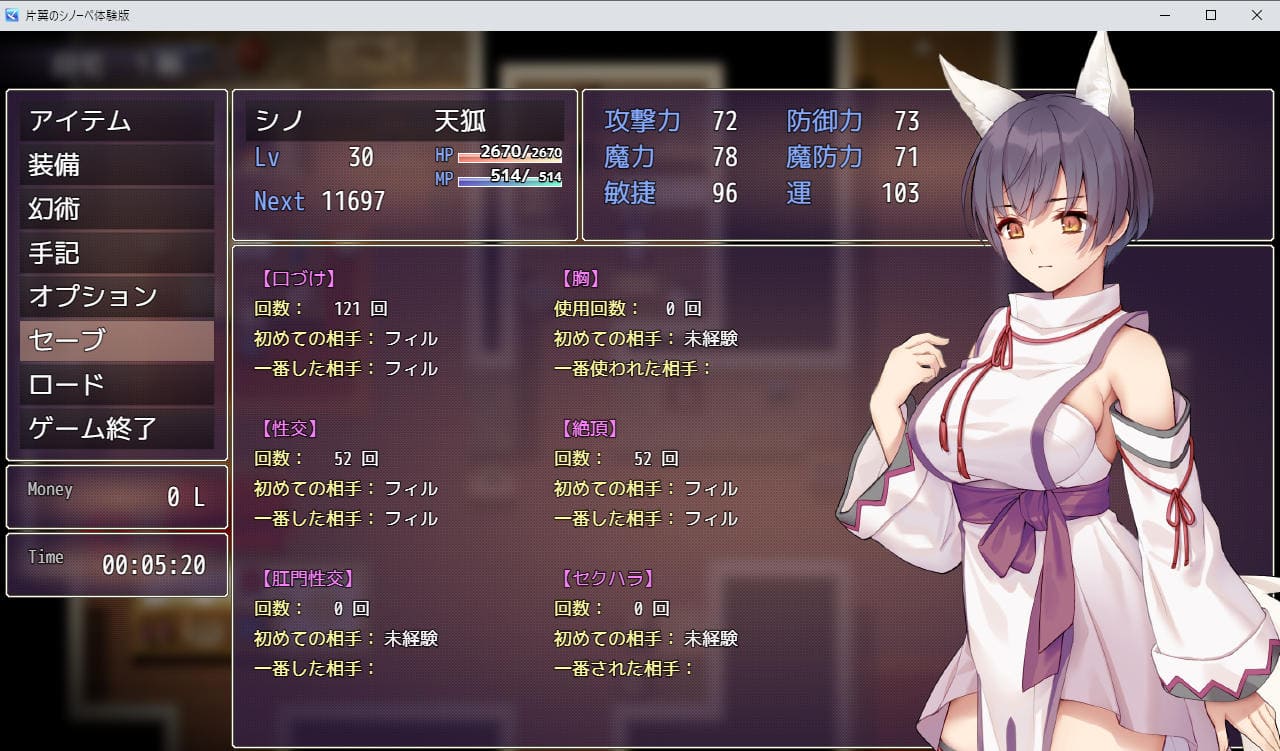Screen dimensions: 1280x751
Task: Open the 手記 journal entry
Action: (117, 253)
